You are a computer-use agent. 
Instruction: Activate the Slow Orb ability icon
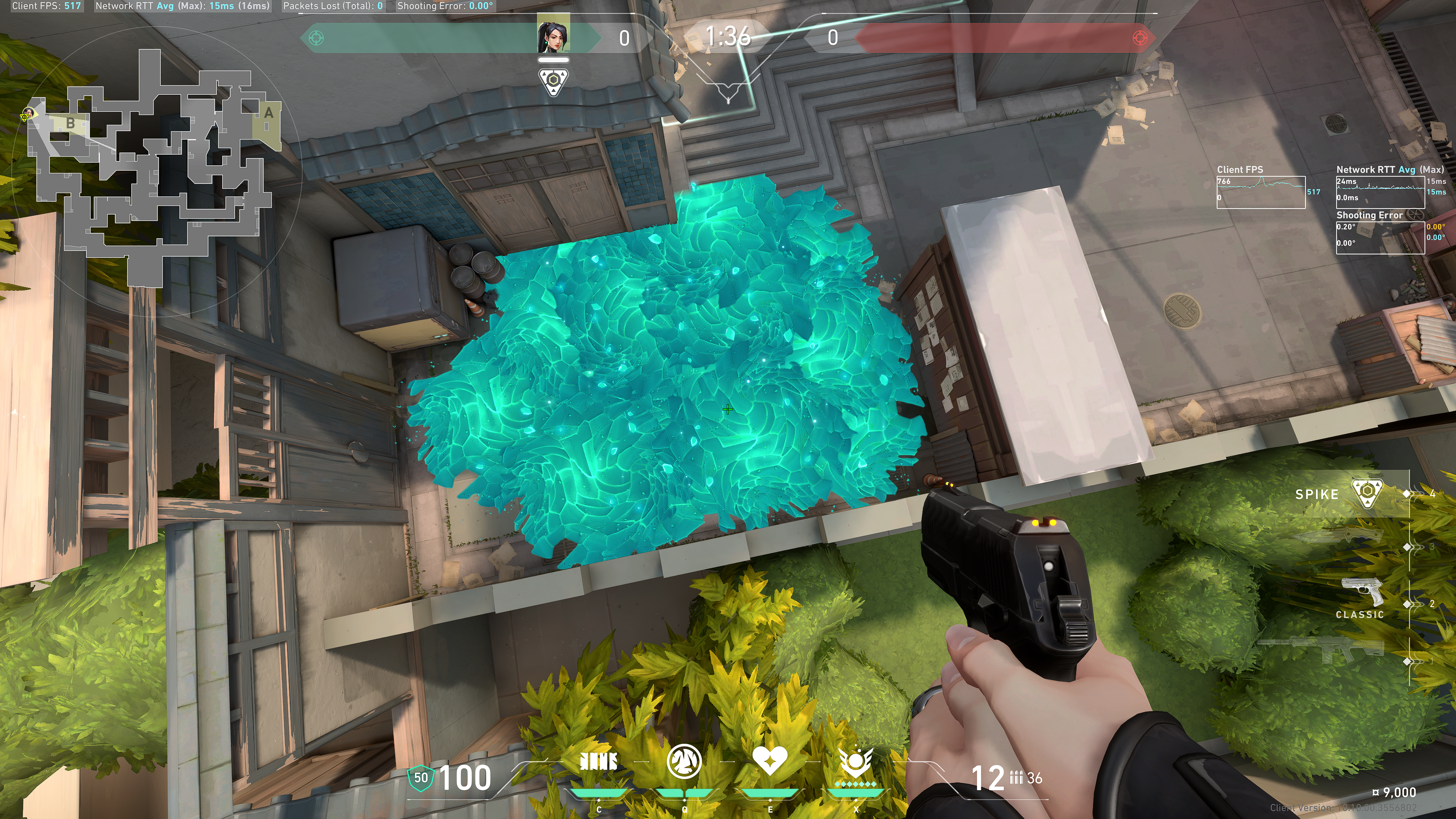[684, 761]
